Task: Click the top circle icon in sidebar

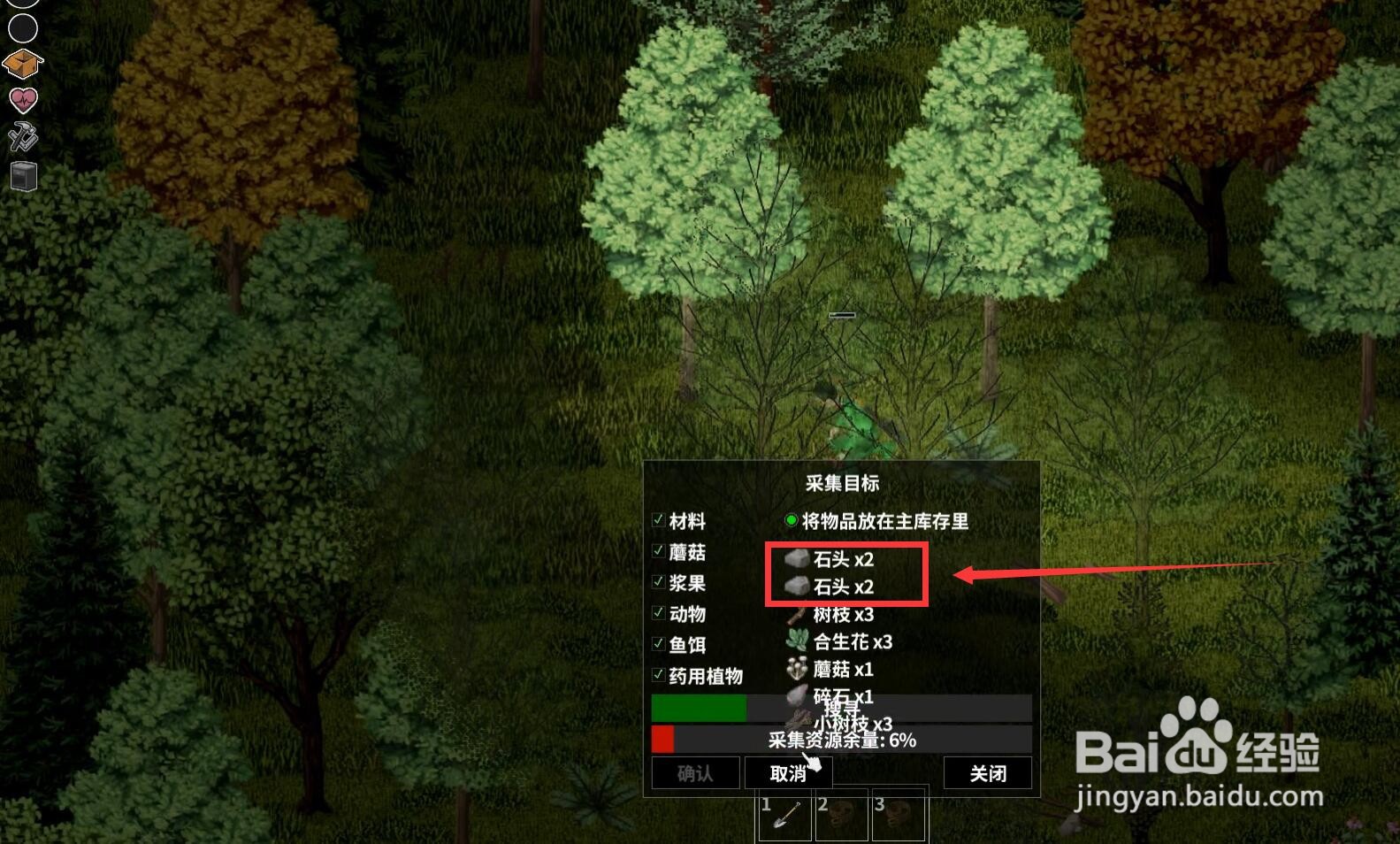Action: (22, 27)
